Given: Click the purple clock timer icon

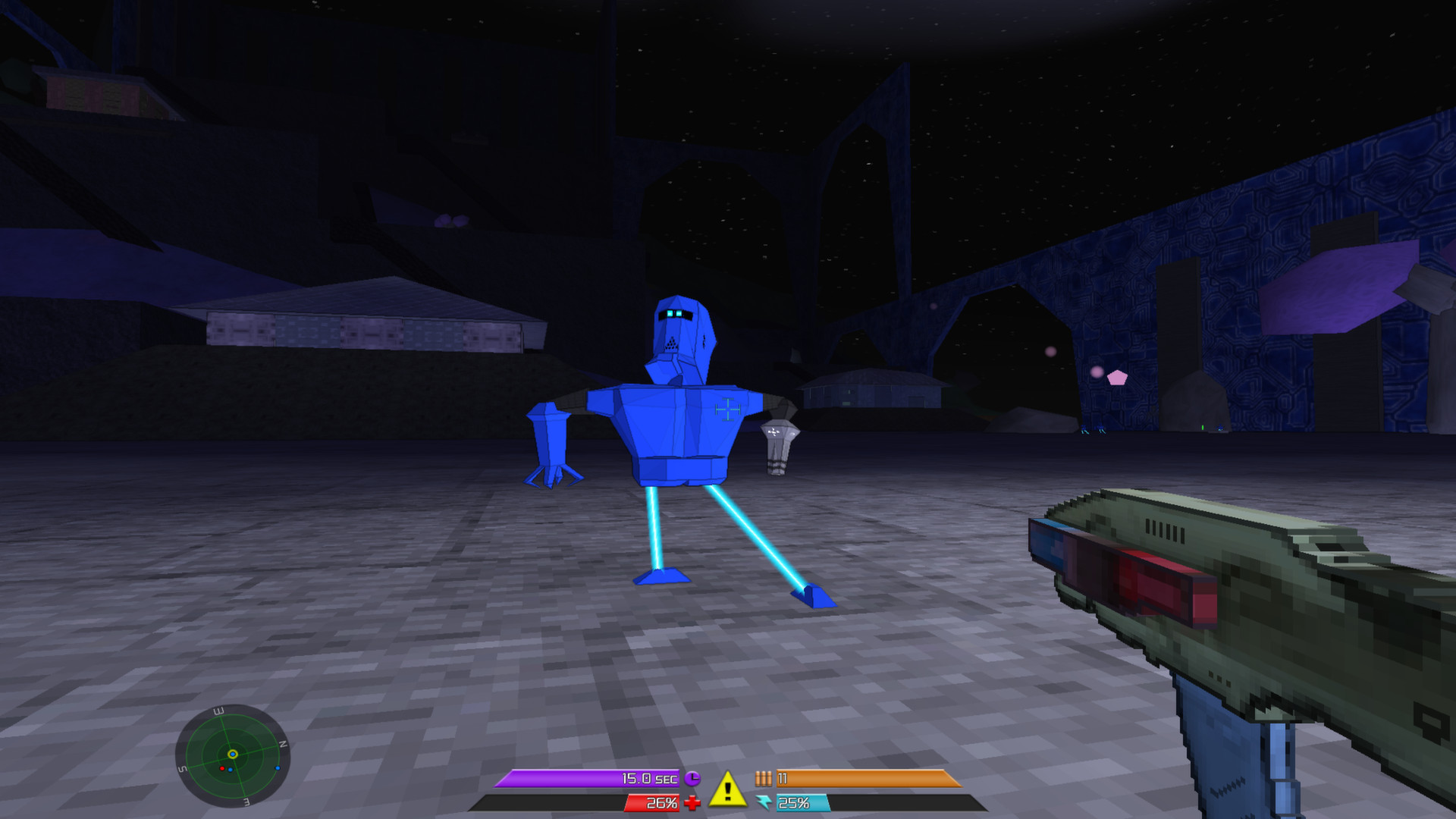Looking at the screenshot, I should pos(692,778).
